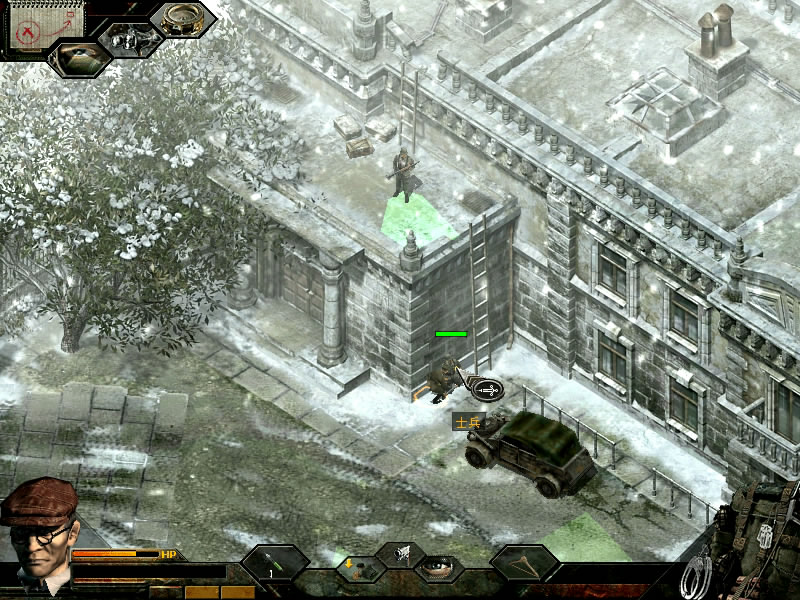Toggle the enemy vision eye icon
This screenshot has height=600, width=800.
(78, 57)
